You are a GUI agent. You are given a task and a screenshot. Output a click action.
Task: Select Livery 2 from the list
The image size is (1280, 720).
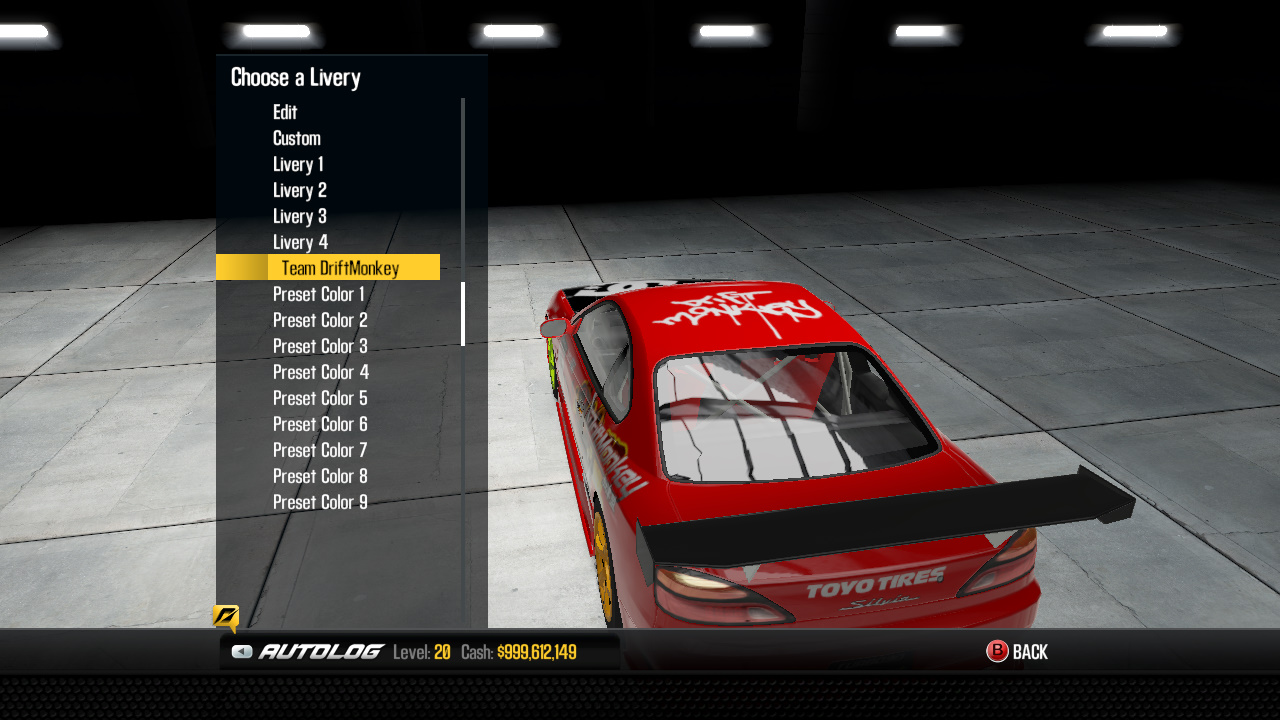pos(299,190)
